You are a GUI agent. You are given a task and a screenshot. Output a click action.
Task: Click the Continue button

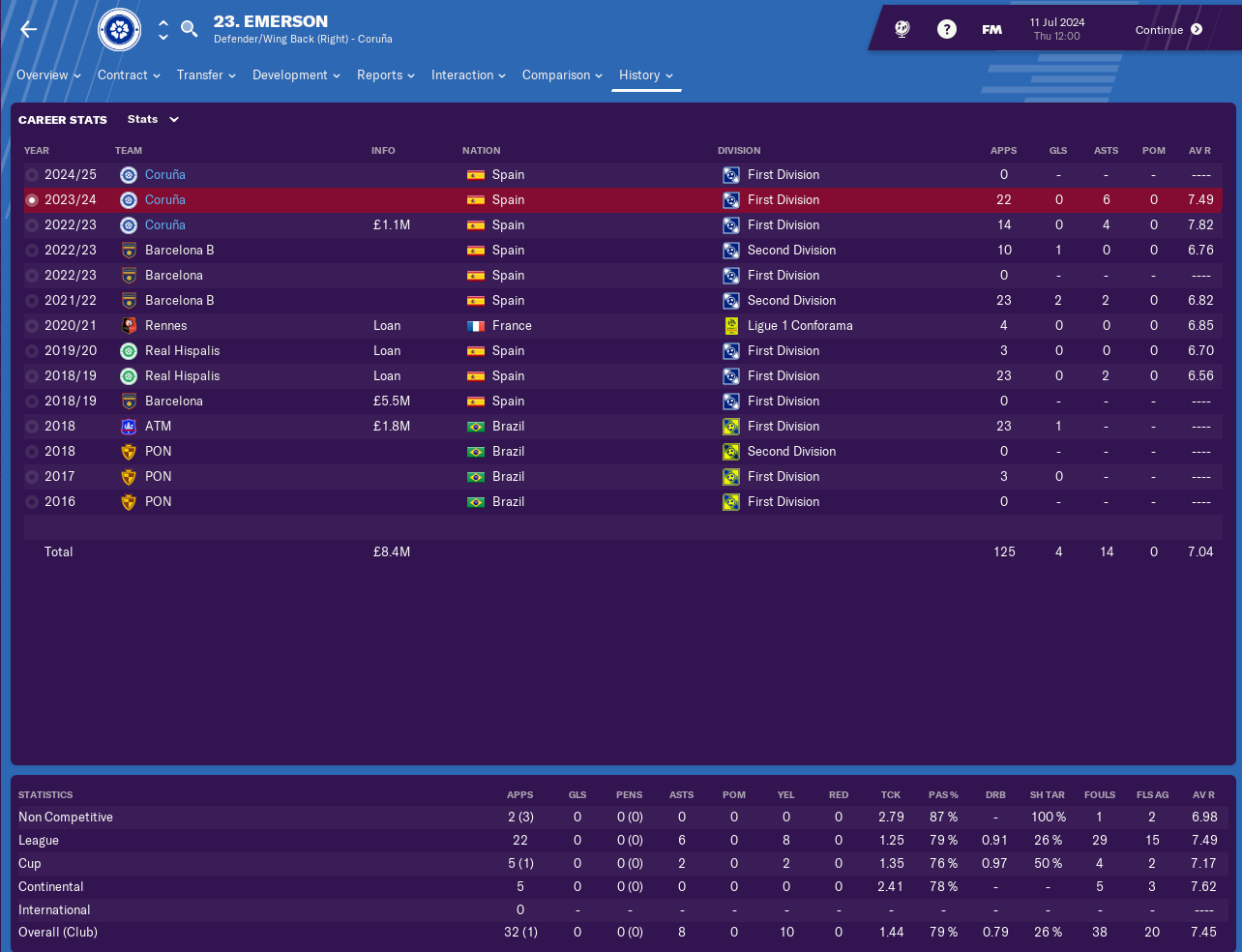pyautogui.click(x=1168, y=30)
